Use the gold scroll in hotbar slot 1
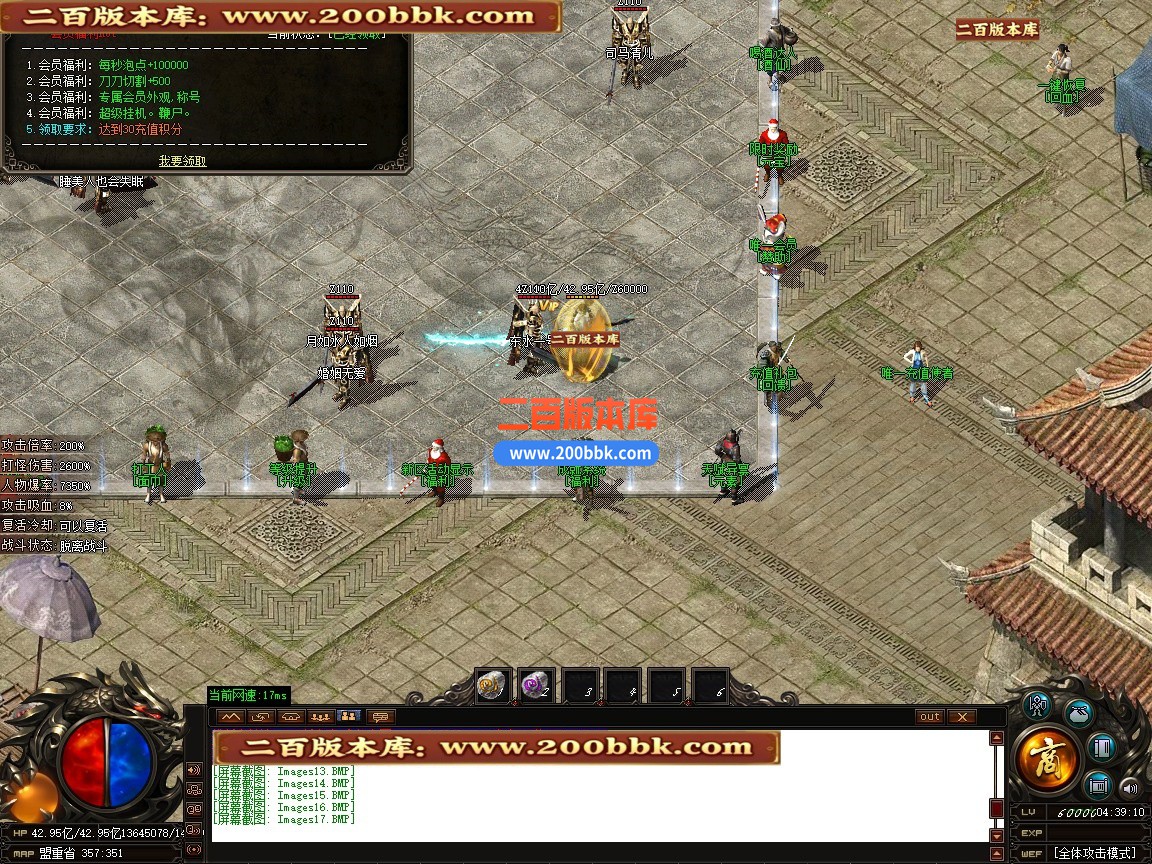 click(x=492, y=687)
